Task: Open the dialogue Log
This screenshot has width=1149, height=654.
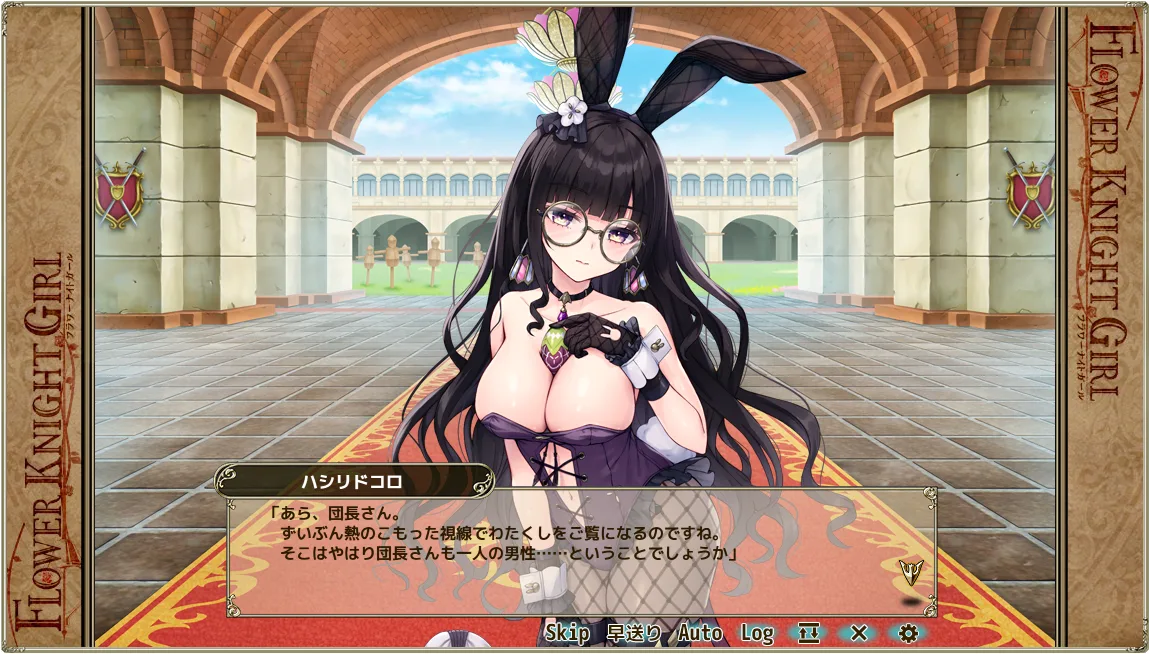Action: tap(757, 632)
